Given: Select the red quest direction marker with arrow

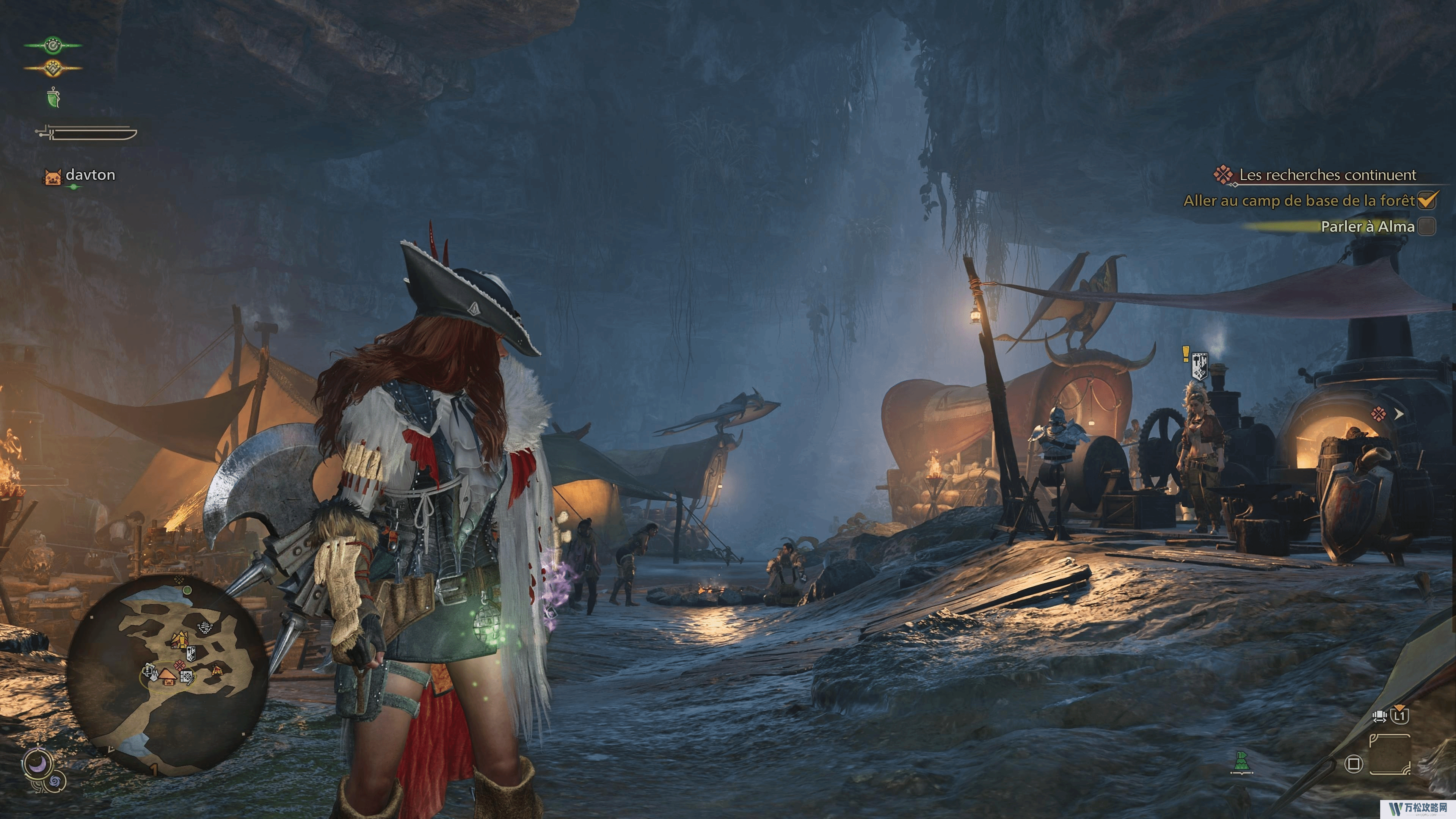Looking at the screenshot, I should (x=1386, y=414).
